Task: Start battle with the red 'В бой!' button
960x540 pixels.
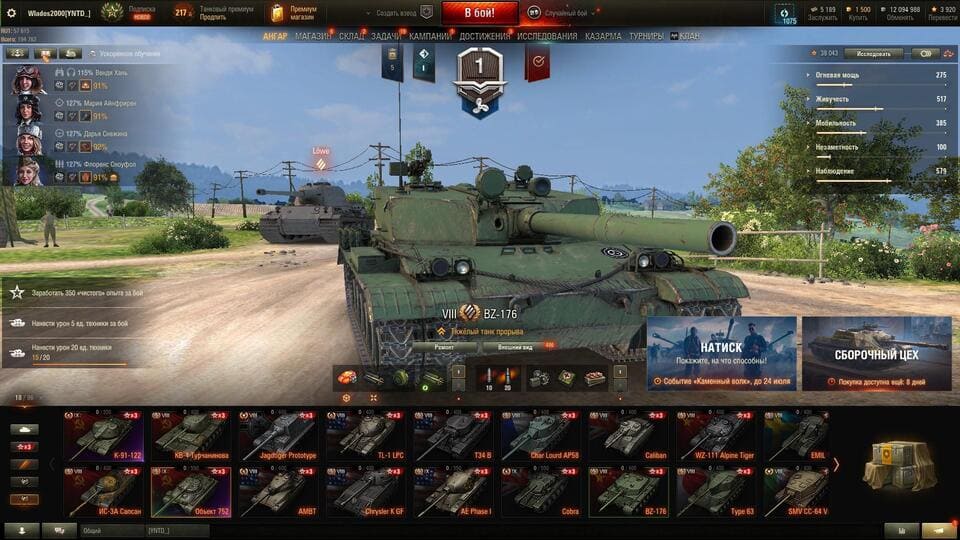Action: tap(478, 13)
